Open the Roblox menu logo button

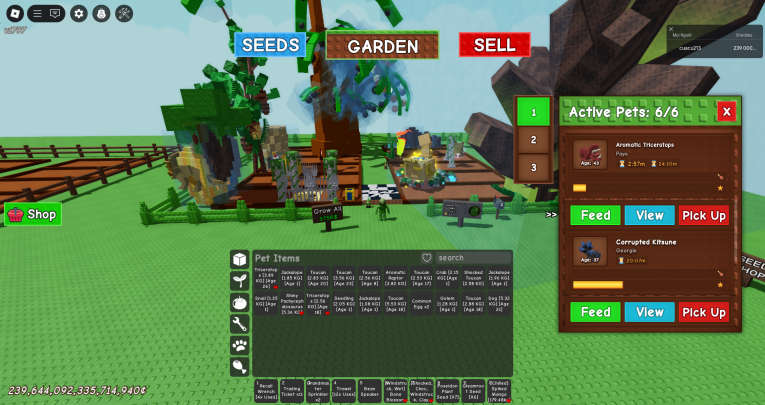click(x=15, y=13)
